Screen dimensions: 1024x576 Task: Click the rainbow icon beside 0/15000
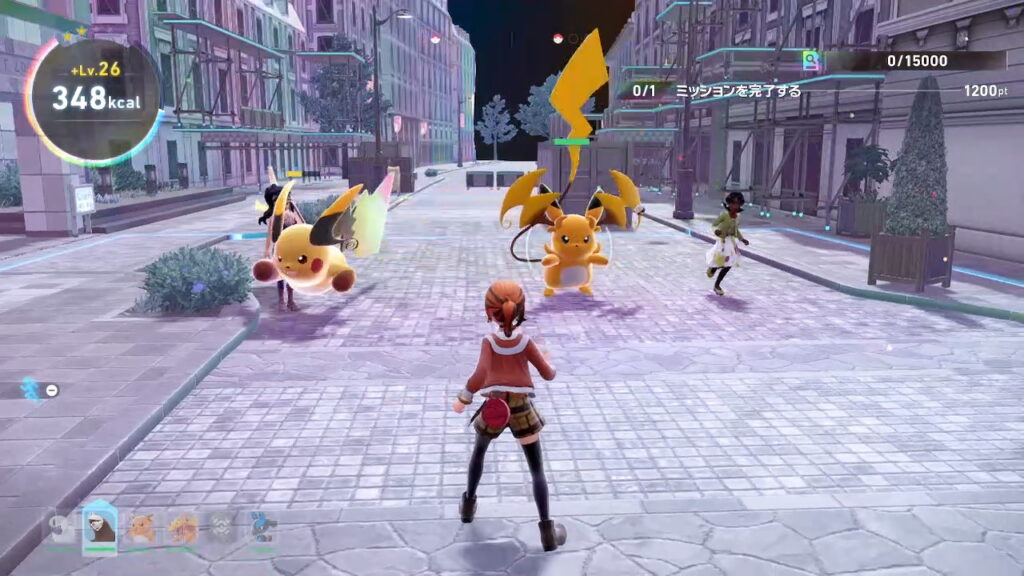click(x=812, y=61)
